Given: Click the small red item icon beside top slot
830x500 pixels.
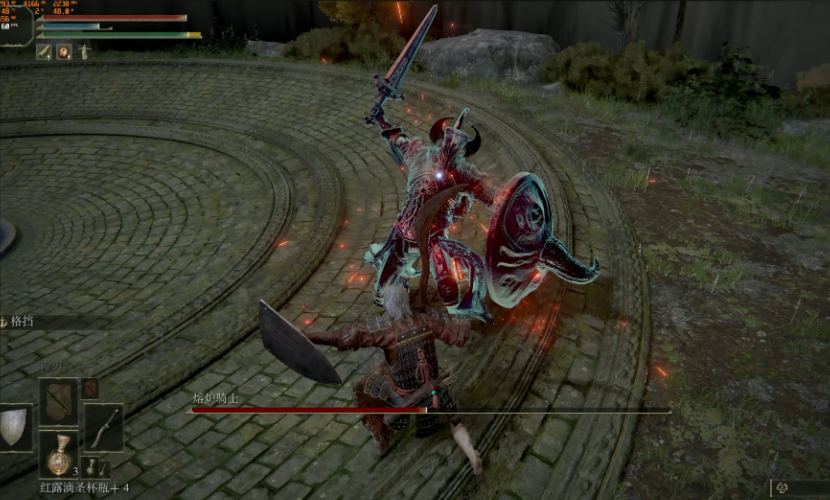Looking at the screenshot, I should pyautogui.click(x=90, y=388).
